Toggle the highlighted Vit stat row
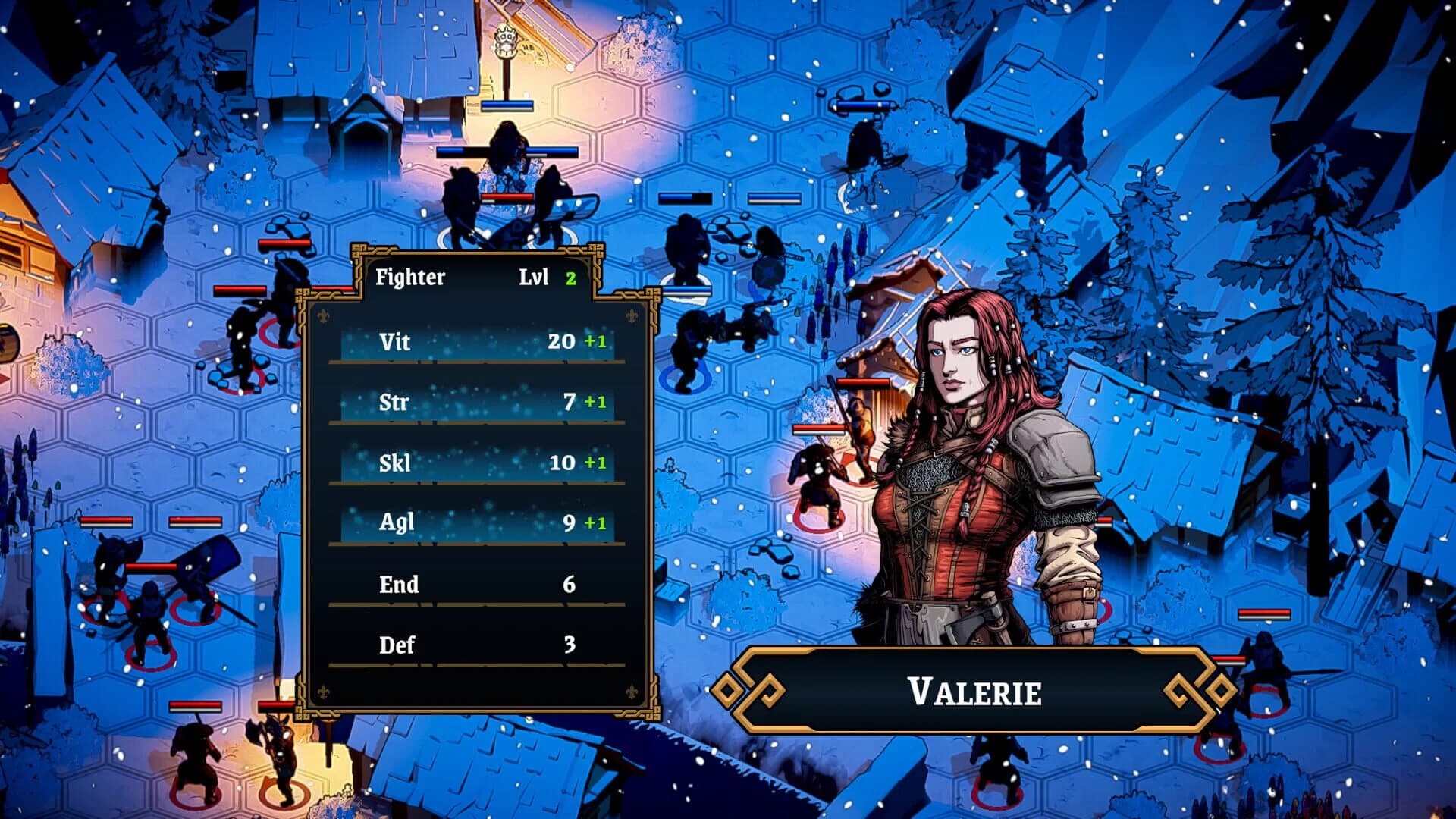This screenshot has width=1456, height=819. (x=478, y=342)
